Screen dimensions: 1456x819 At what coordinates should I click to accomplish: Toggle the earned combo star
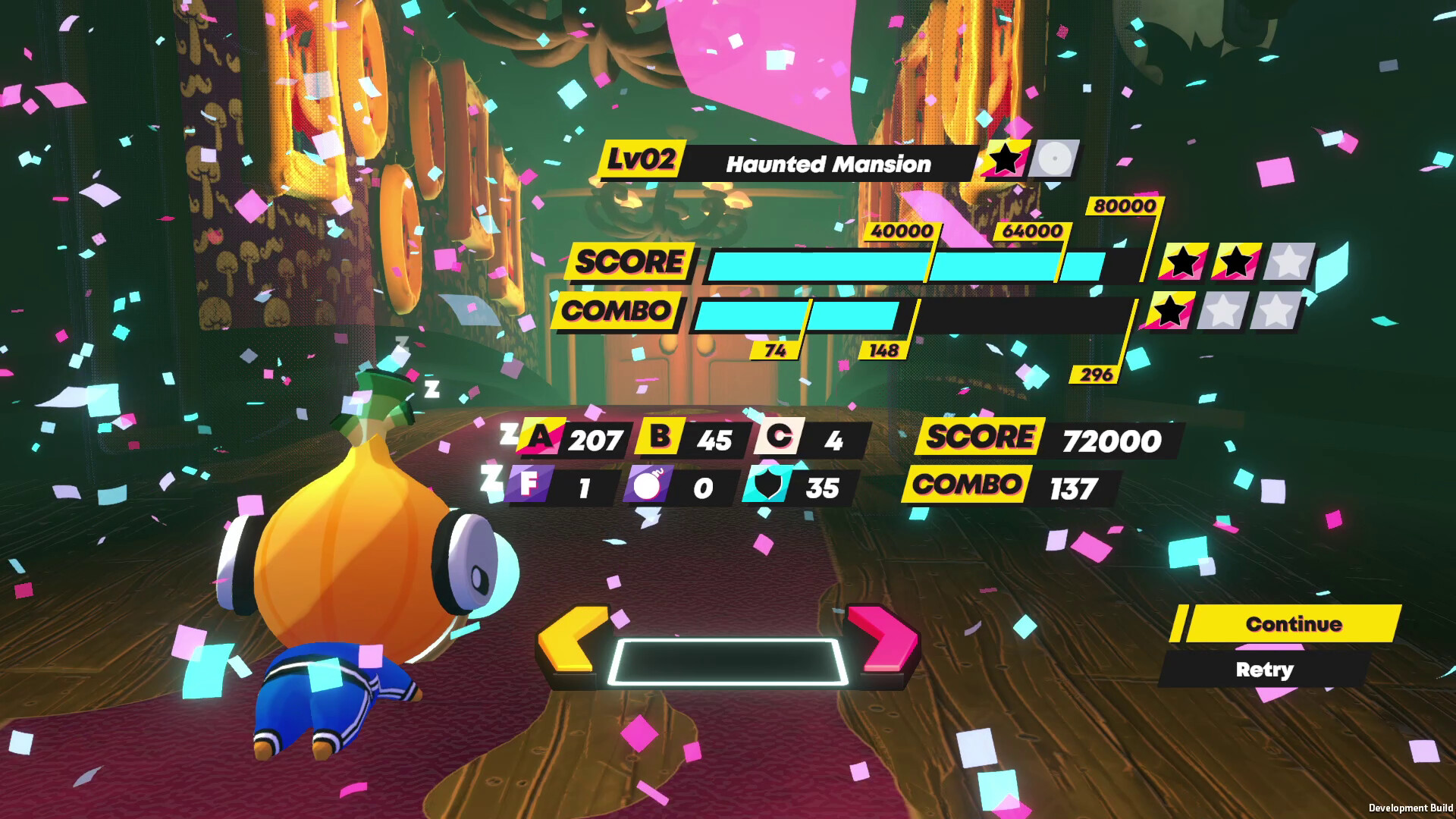point(1172,312)
